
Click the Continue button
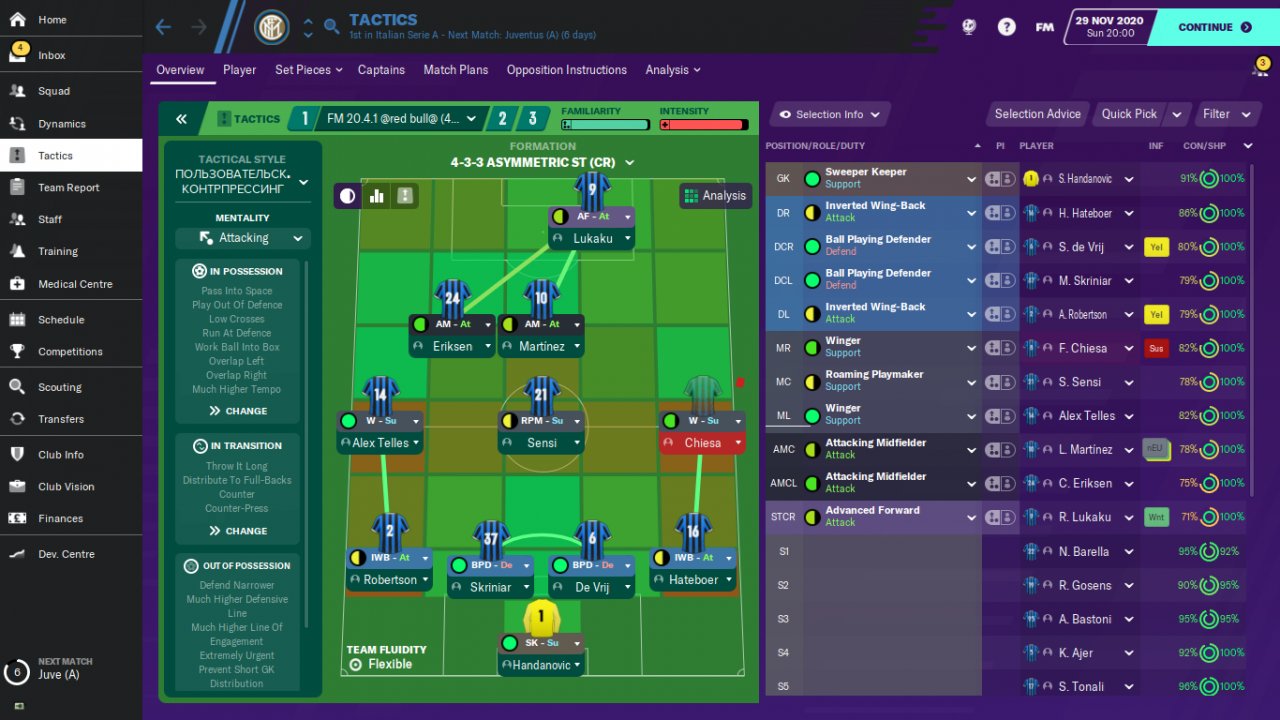(x=1213, y=27)
